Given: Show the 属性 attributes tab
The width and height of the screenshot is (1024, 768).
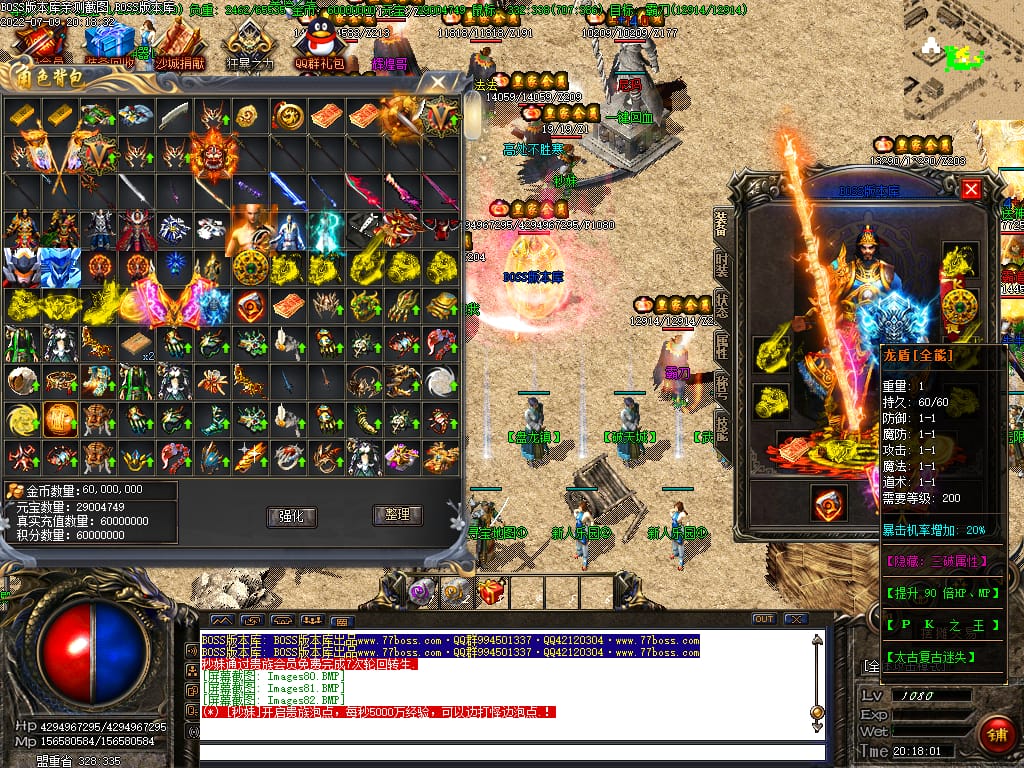Looking at the screenshot, I should pyautogui.click(x=722, y=348).
